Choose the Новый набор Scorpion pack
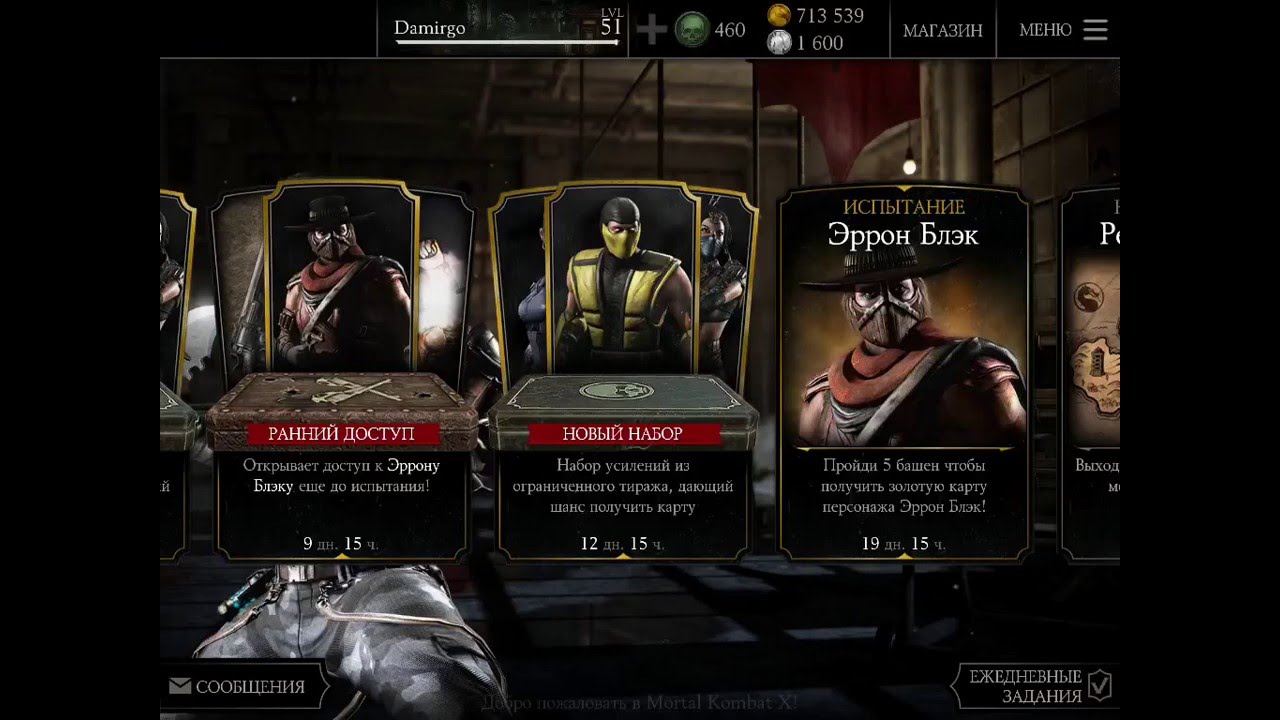This screenshot has height=720, width=1280. point(622,370)
